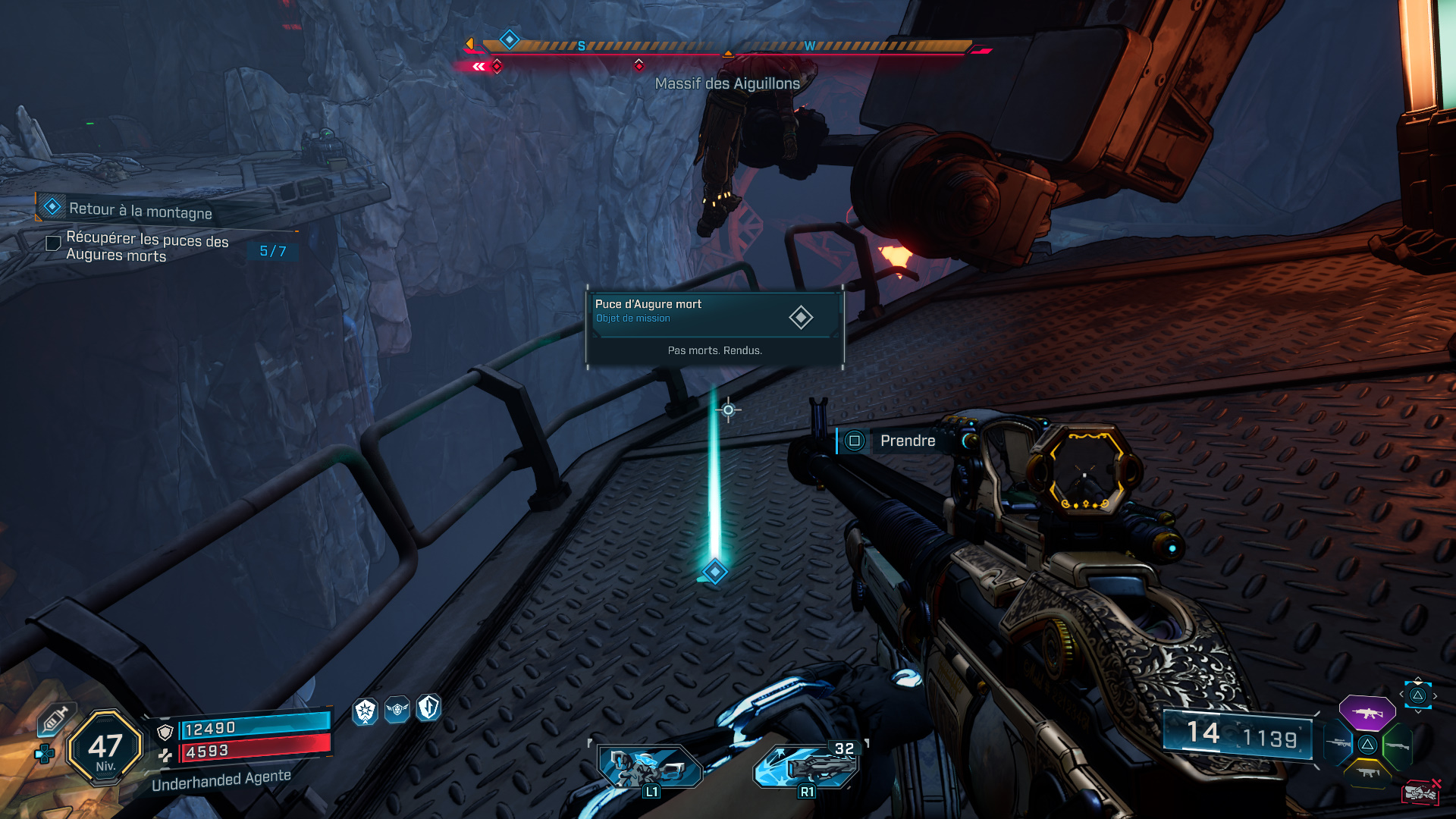Open the "Retour à la montagne" mission tracker
The width and height of the screenshot is (1456, 819).
(x=140, y=209)
